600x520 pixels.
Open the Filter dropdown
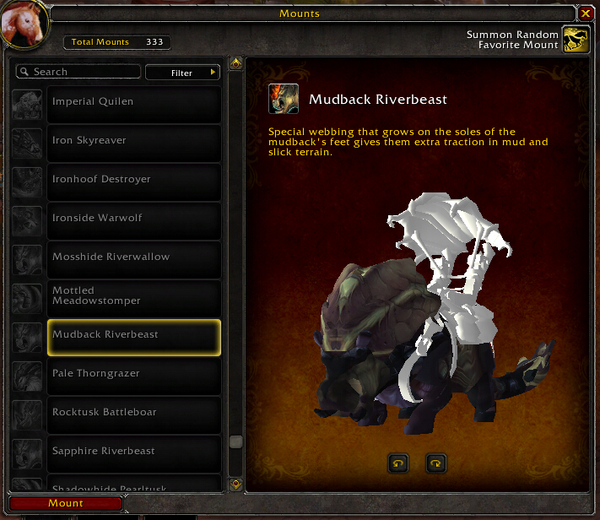click(182, 72)
